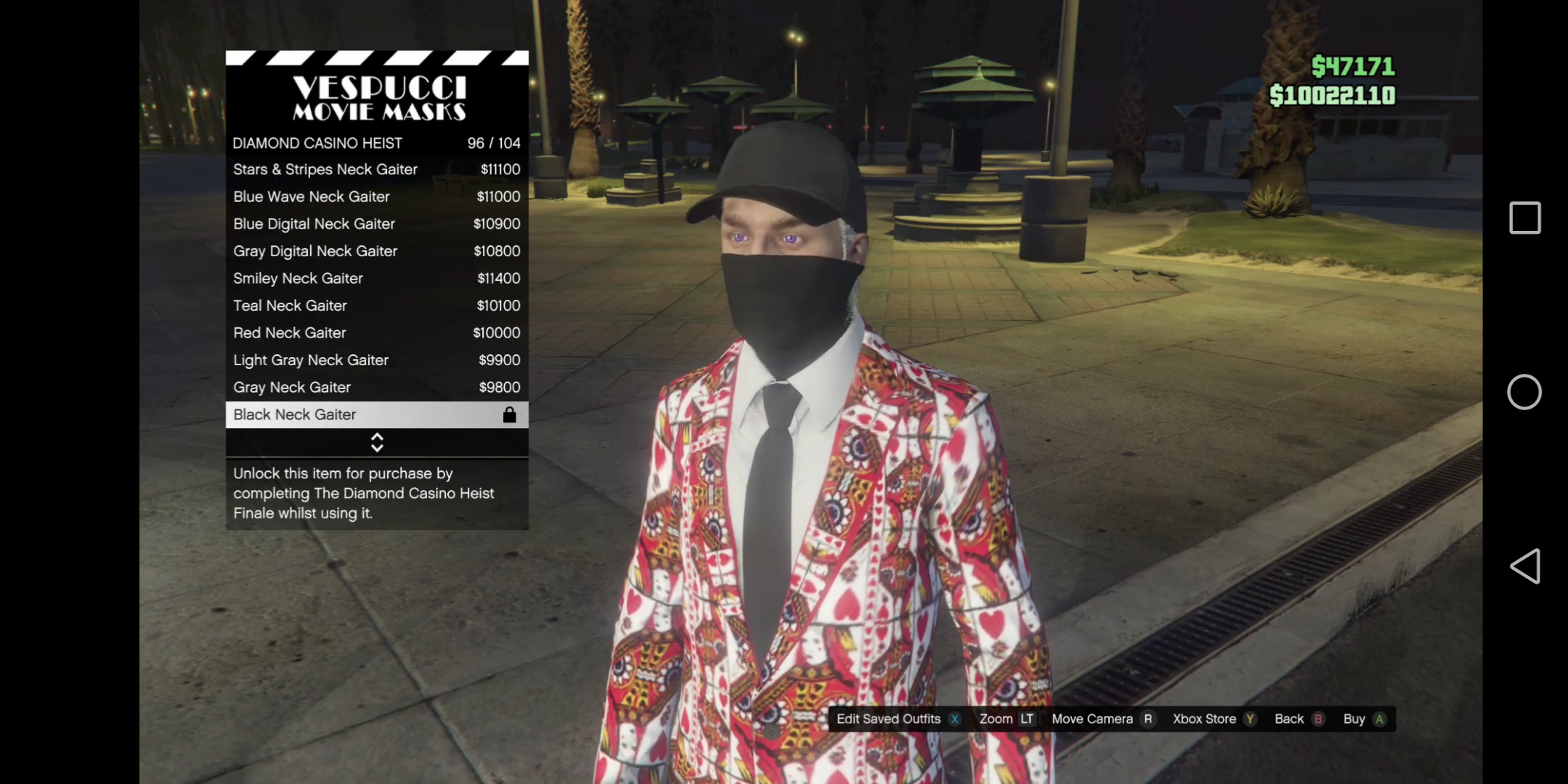Collapse the mask list via down arrow
Screen dimensions: 1568x784
coord(377,446)
